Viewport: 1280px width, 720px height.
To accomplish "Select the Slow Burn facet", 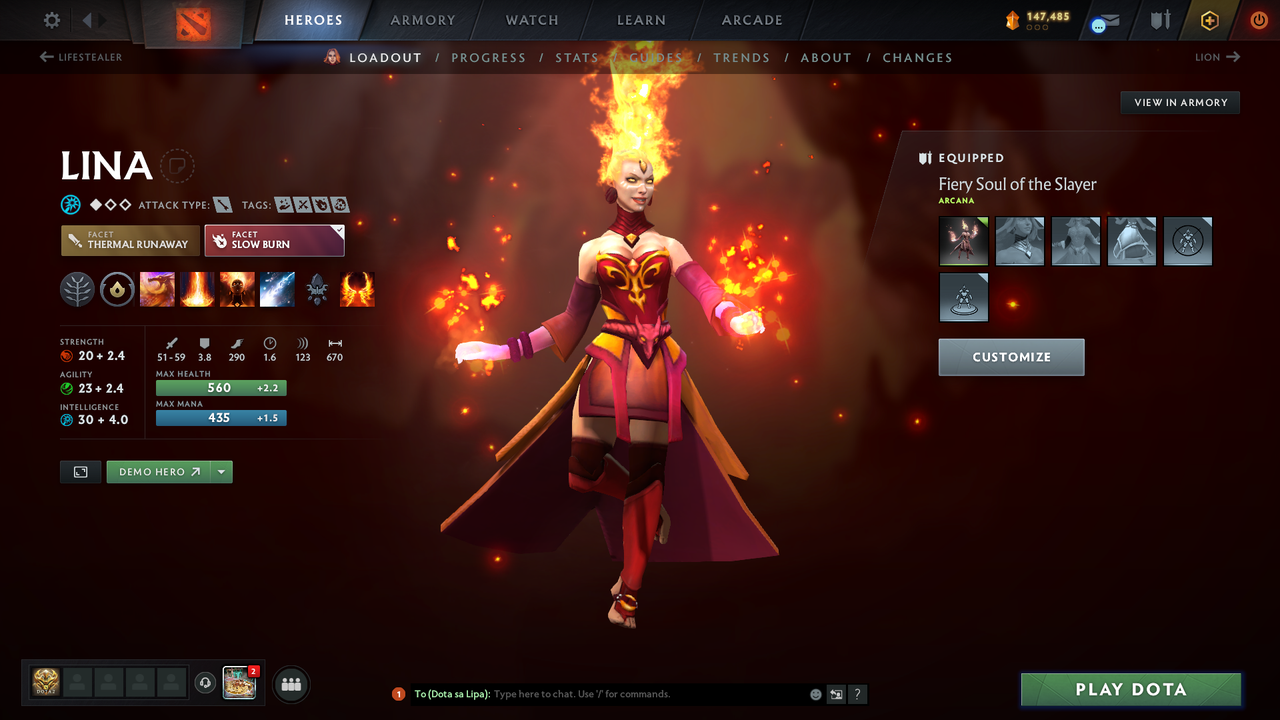I will (x=274, y=240).
